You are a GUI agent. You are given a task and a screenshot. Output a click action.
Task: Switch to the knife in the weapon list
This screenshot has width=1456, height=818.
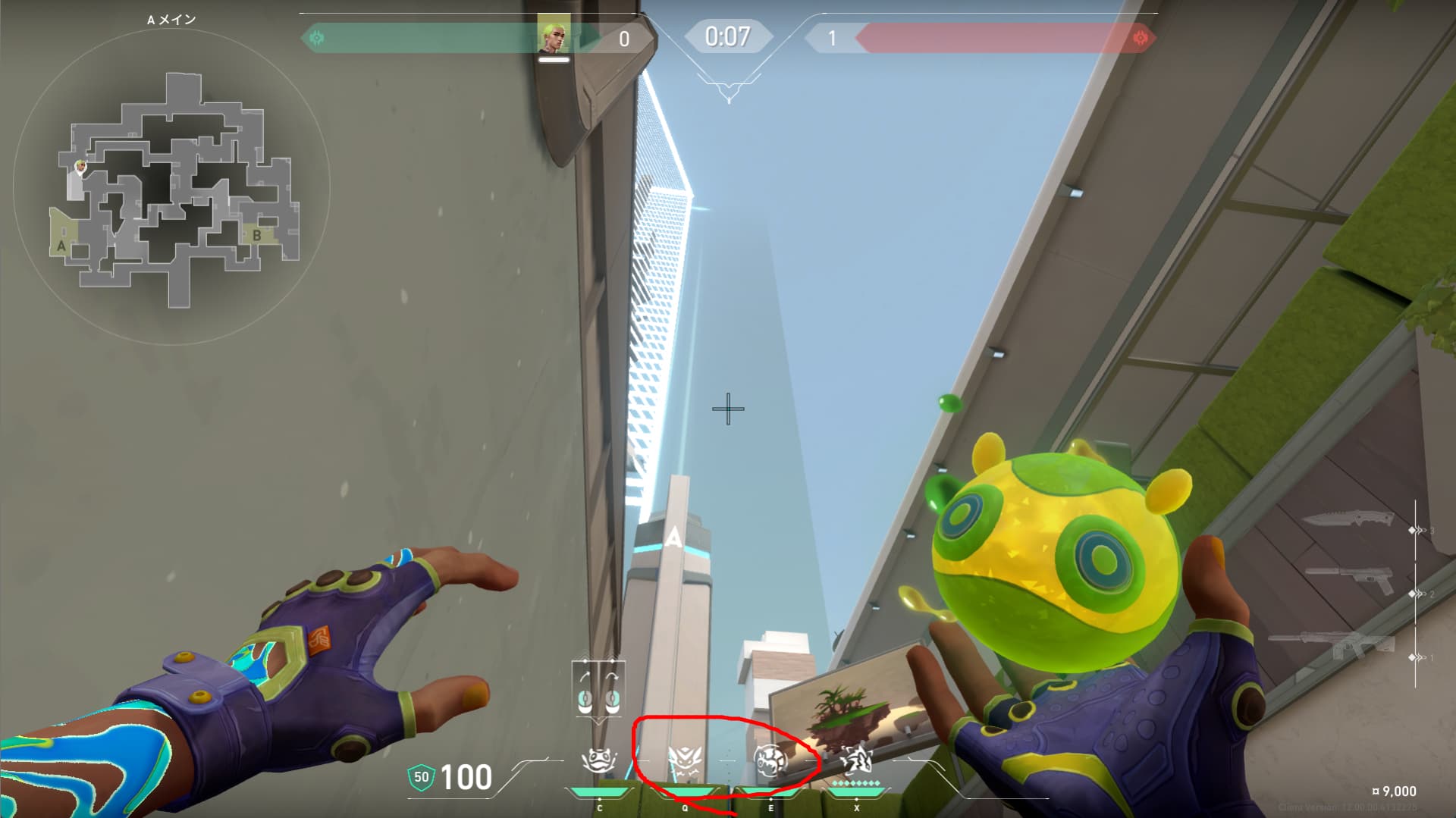click(x=1348, y=520)
